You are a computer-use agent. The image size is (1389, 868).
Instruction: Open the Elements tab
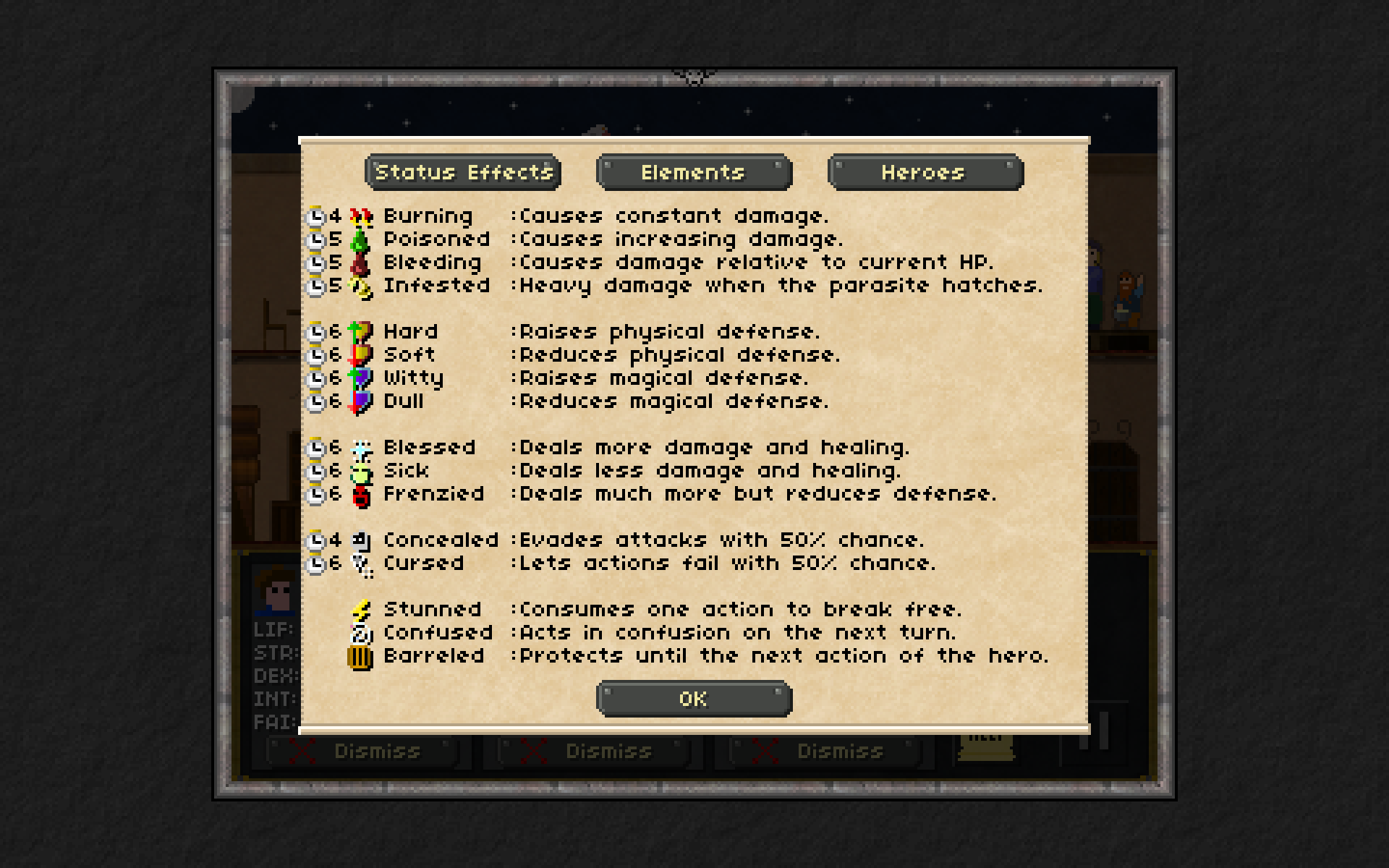point(694,172)
